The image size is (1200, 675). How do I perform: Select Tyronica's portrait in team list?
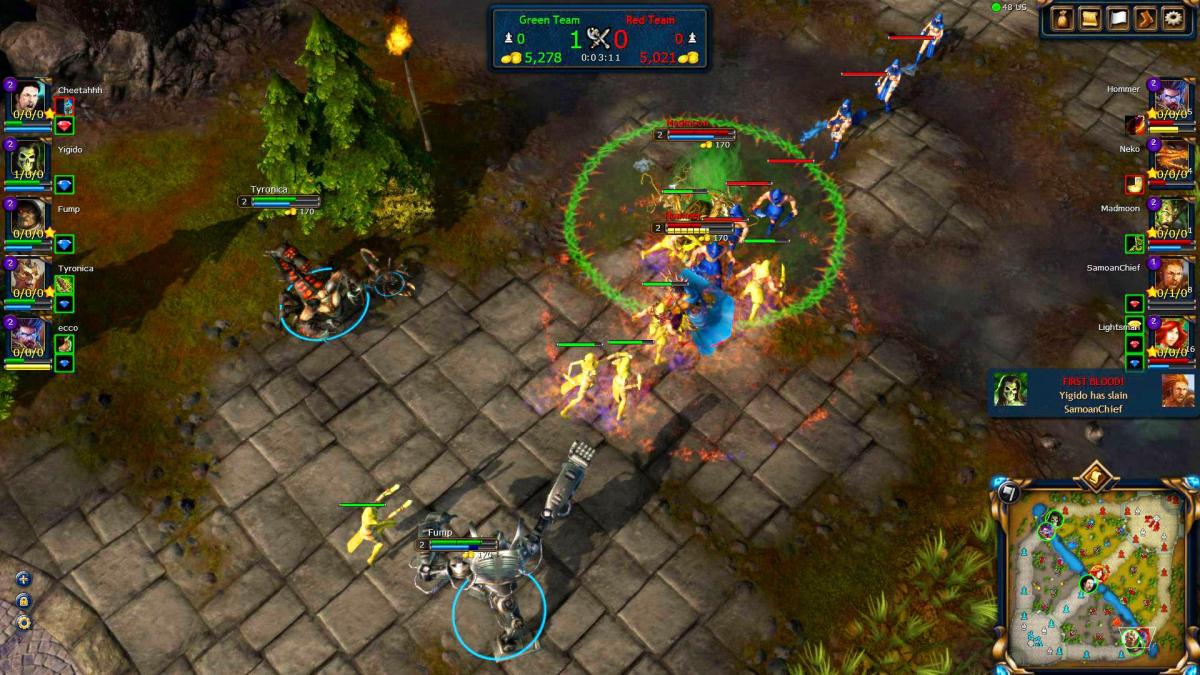pos(25,279)
